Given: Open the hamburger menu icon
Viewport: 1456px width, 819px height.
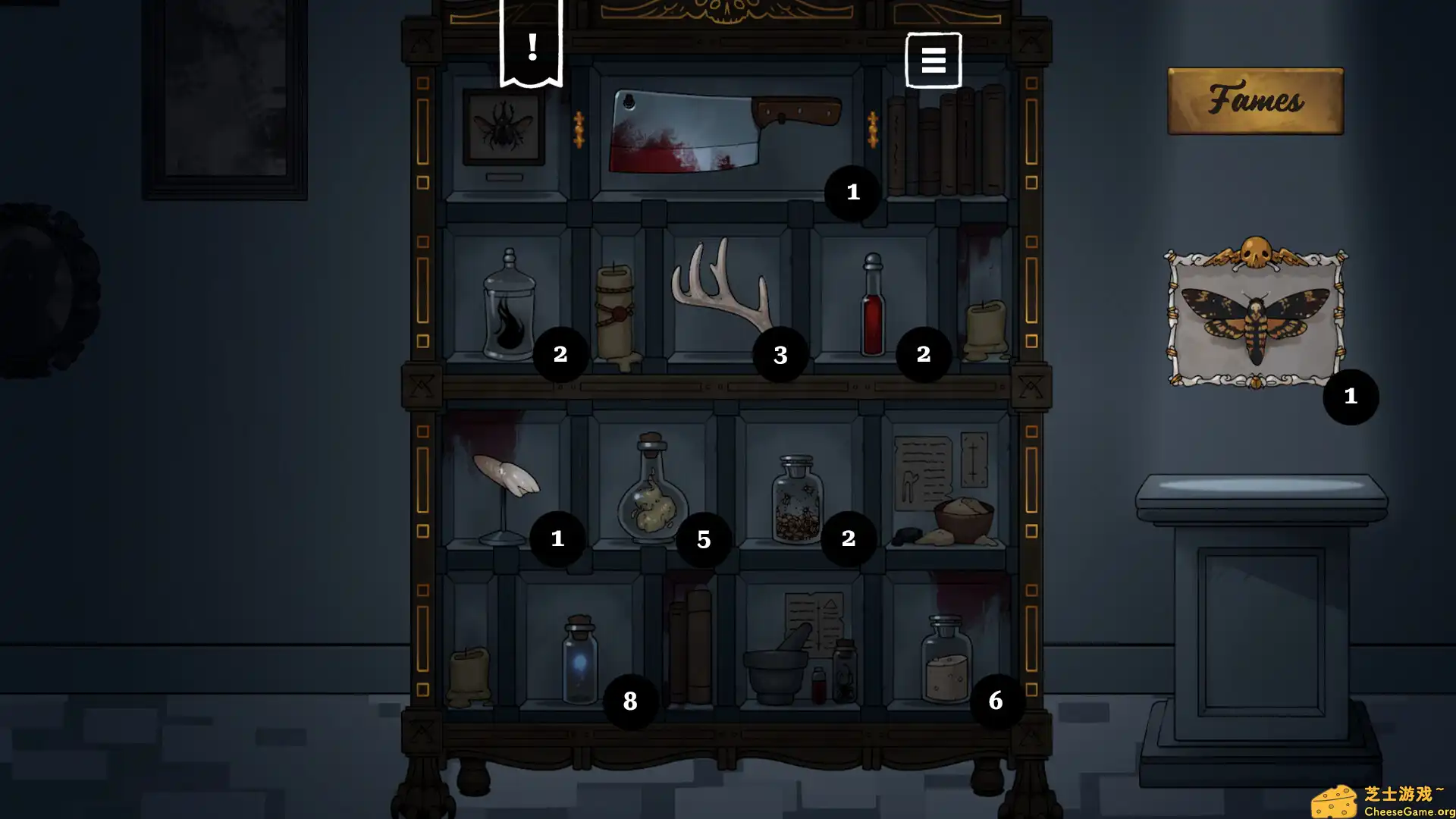Looking at the screenshot, I should pyautogui.click(x=933, y=60).
